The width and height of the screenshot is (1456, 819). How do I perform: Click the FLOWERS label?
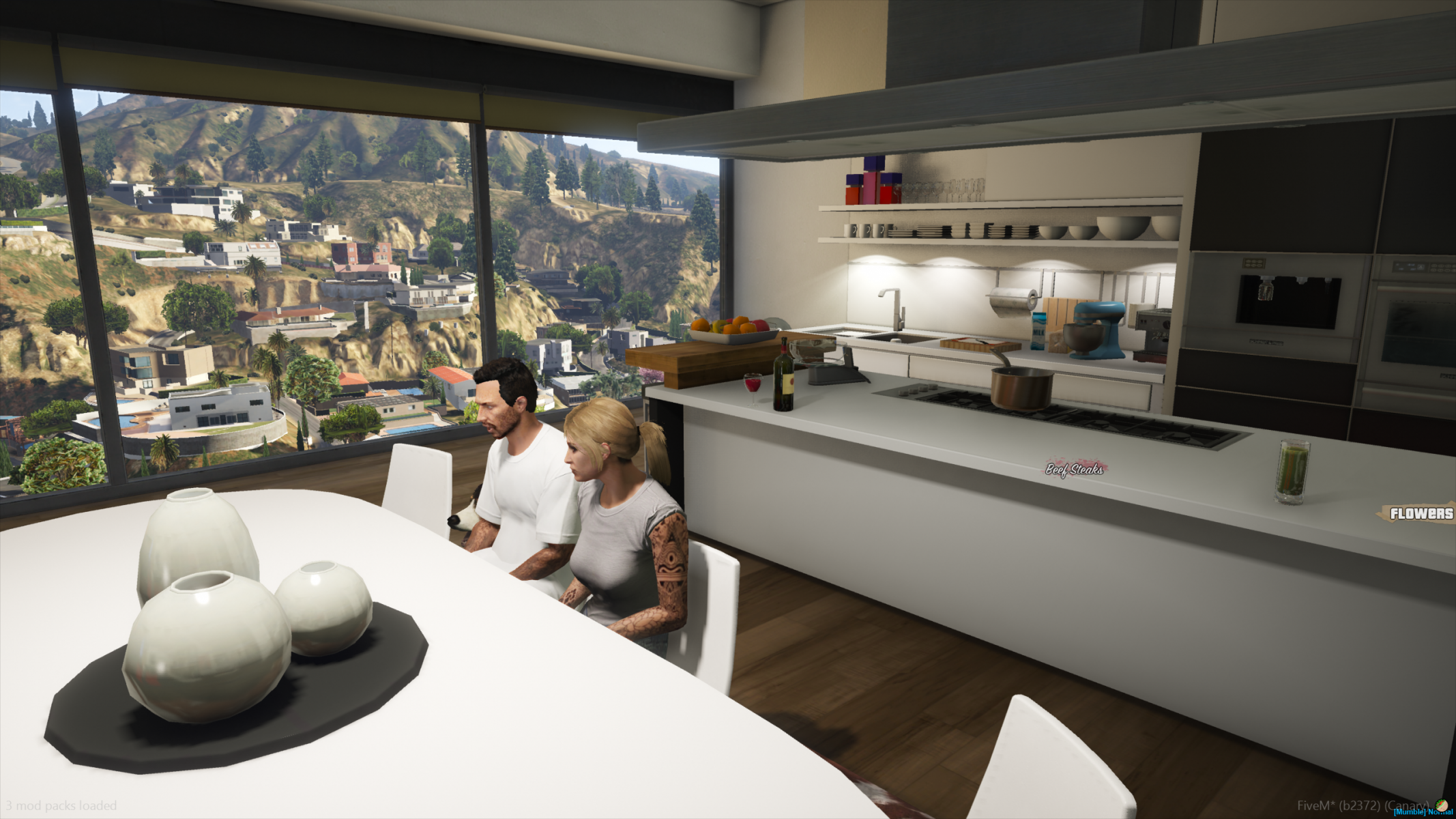coord(1421,513)
